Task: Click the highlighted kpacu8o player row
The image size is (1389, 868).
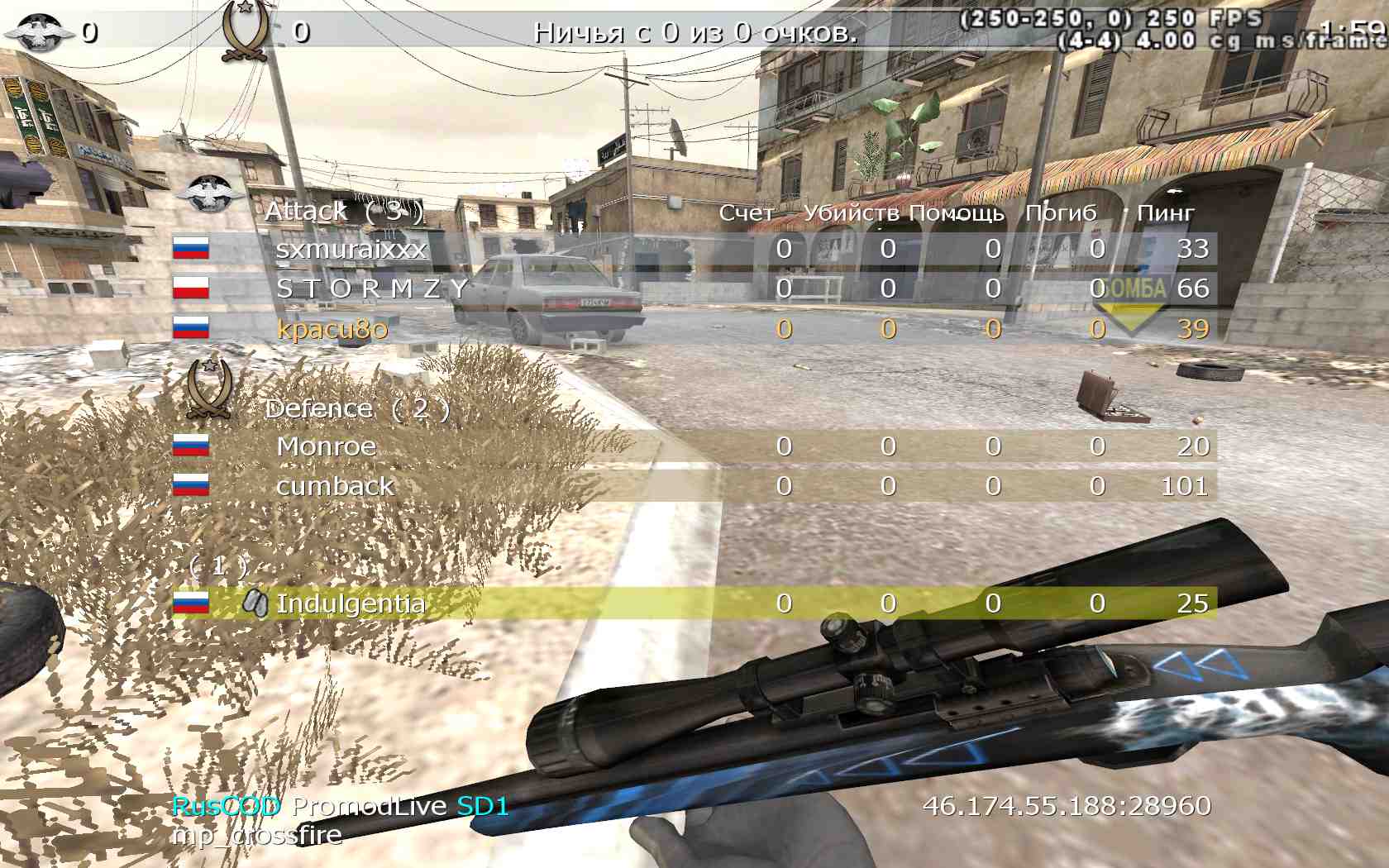Action: [332, 329]
